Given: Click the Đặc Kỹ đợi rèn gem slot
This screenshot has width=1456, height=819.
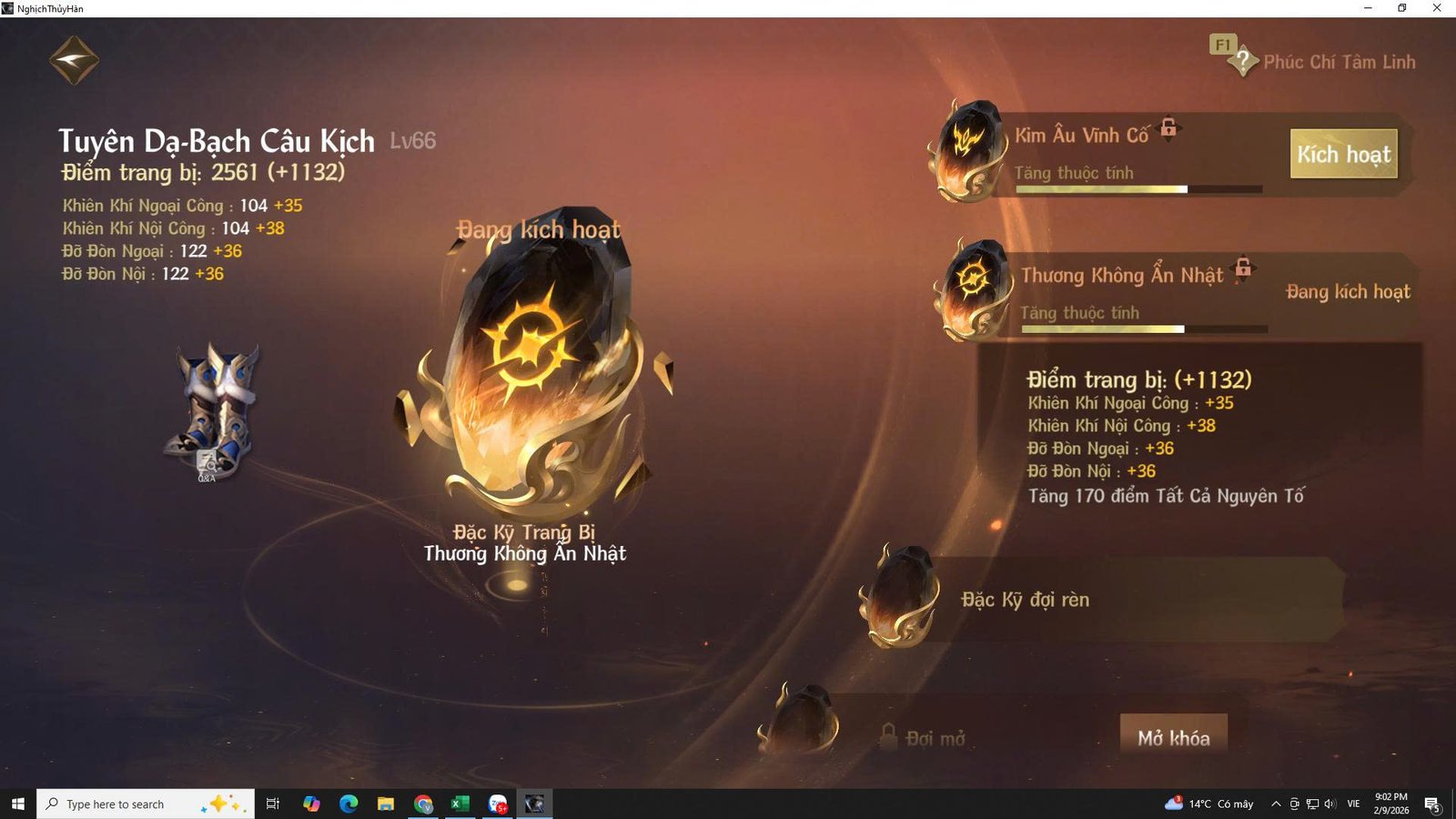Looking at the screenshot, I should pyautogui.click(x=899, y=601).
